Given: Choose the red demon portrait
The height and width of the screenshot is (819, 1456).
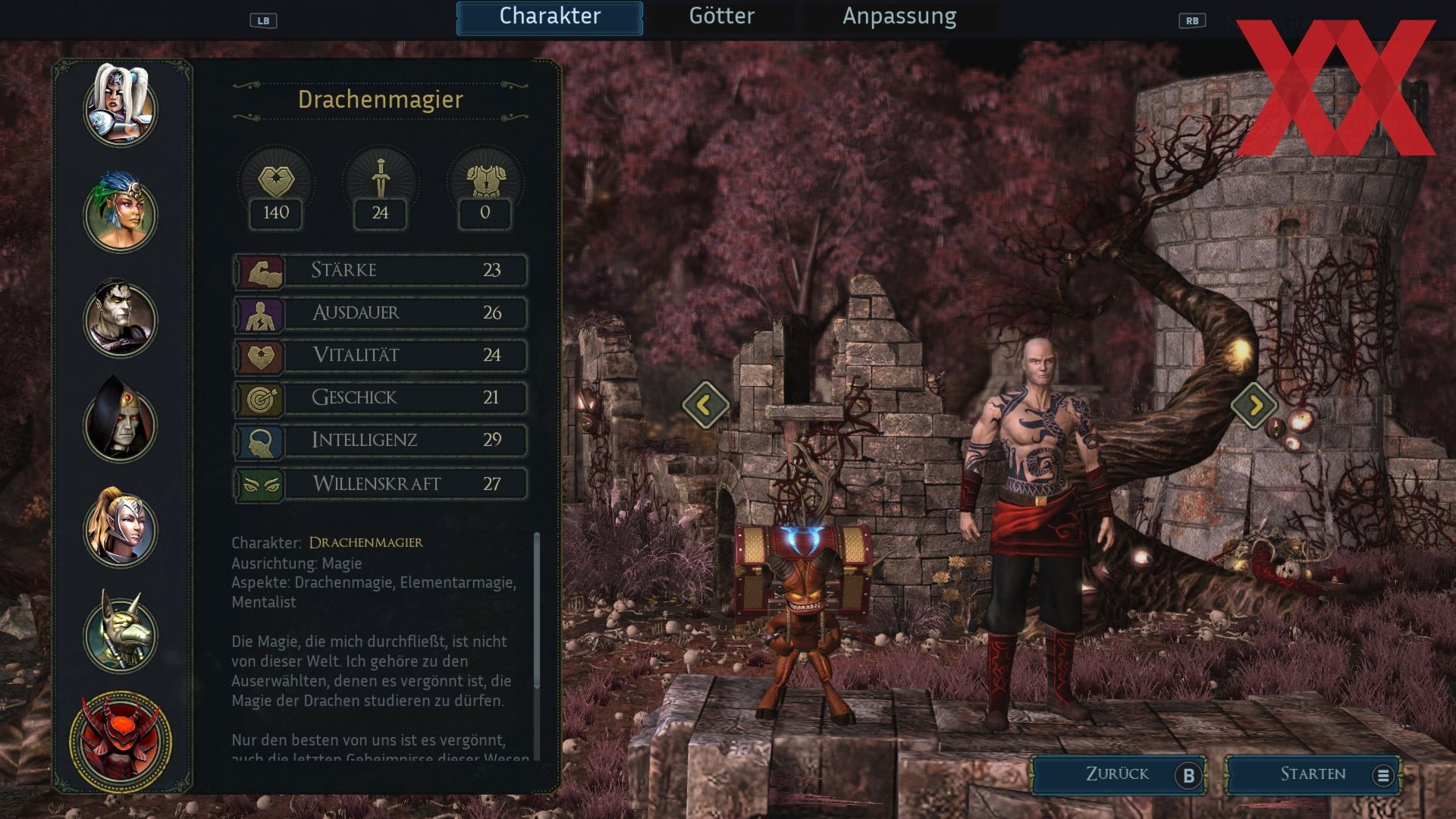Looking at the screenshot, I should click(121, 741).
